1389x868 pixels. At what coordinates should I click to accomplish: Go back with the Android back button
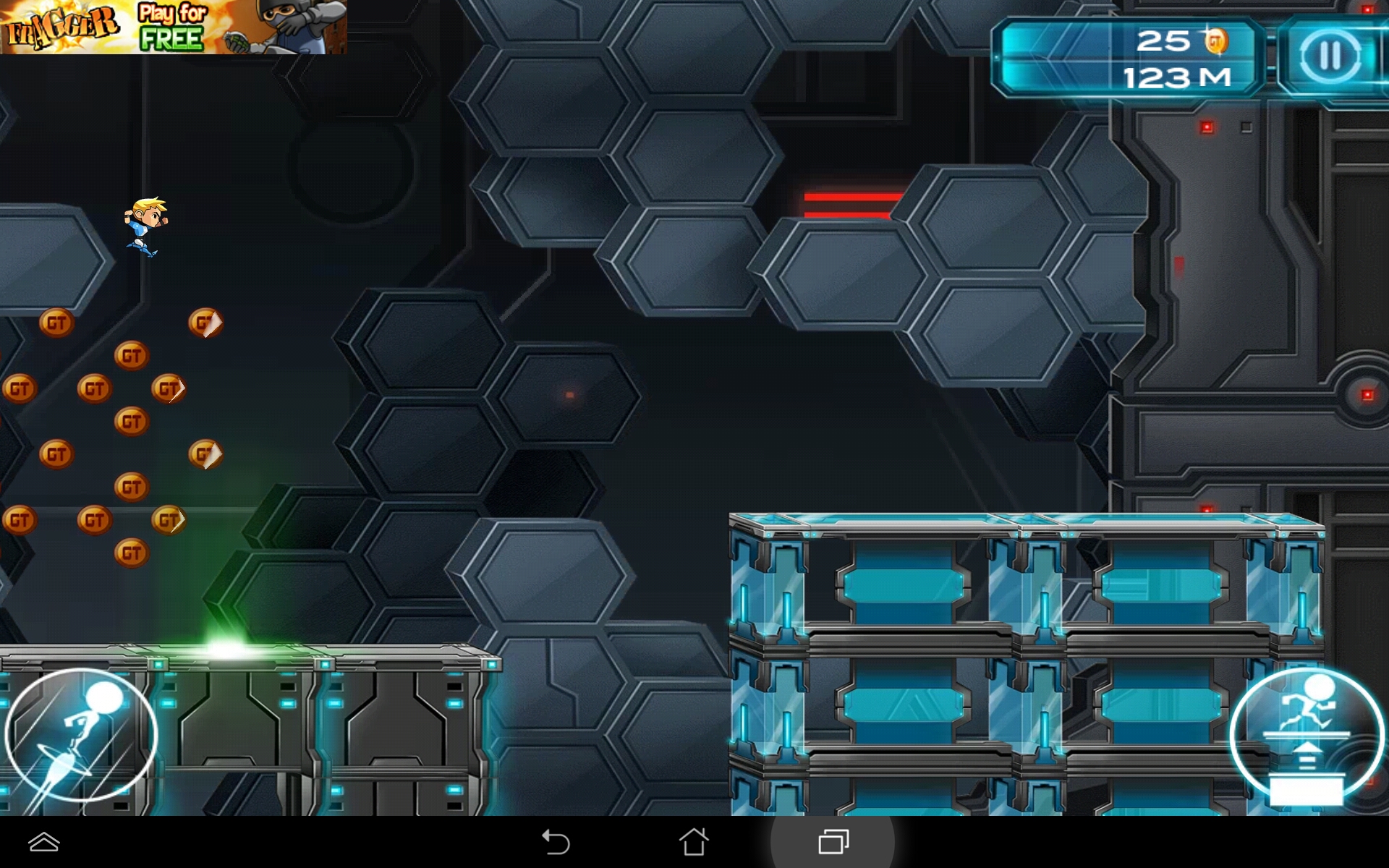point(556,842)
